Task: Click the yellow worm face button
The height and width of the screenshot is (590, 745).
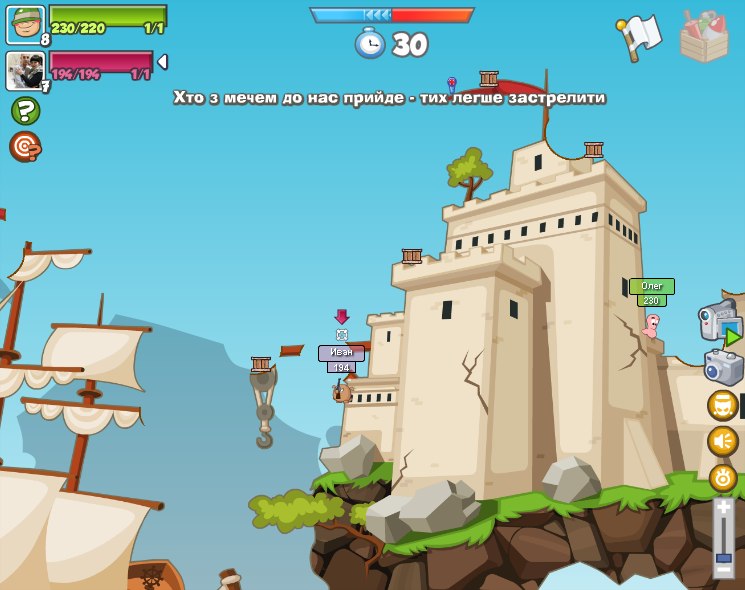Action: tap(722, 405)
